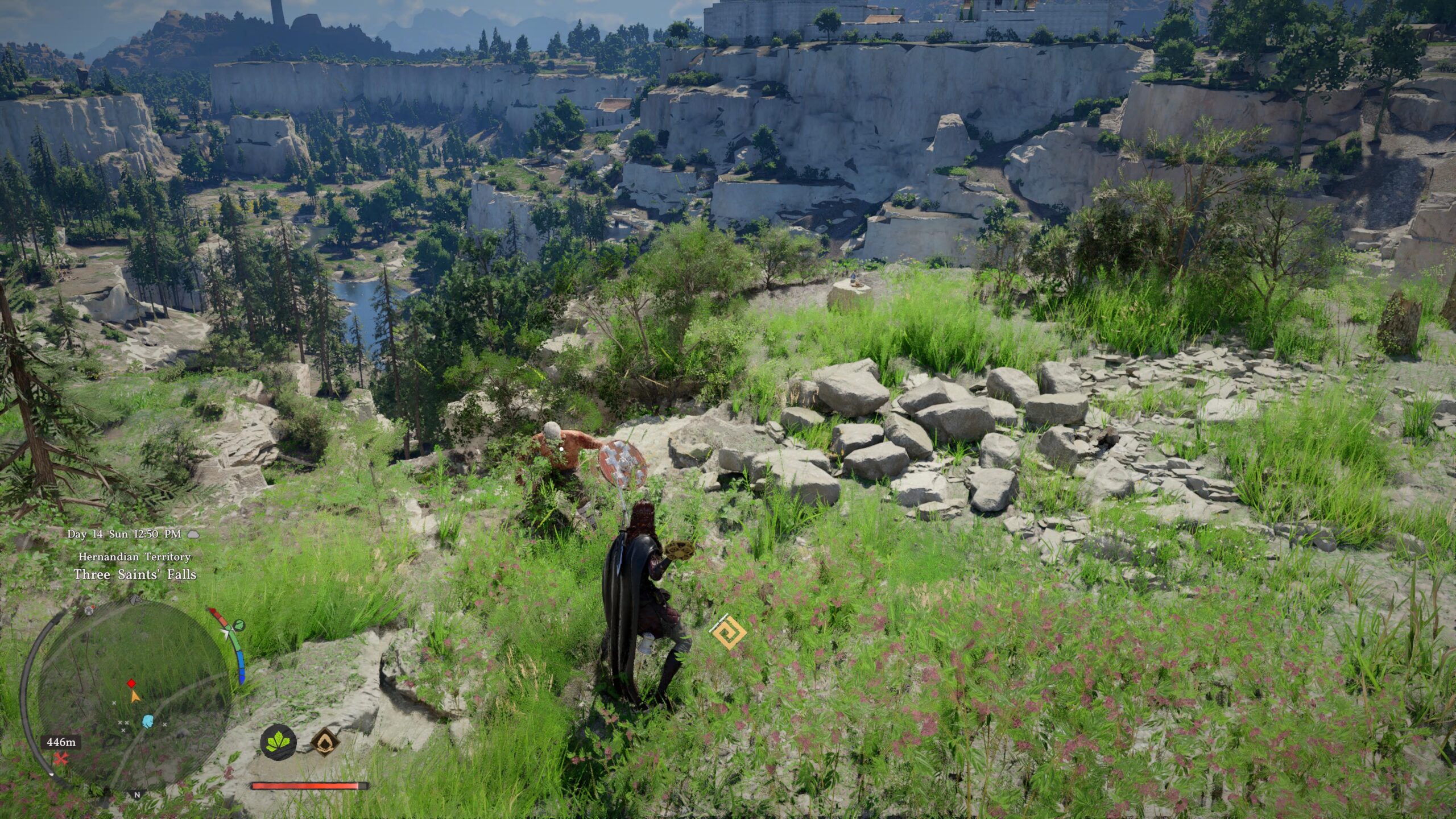Click the red diamond marker on the minimap
Image resolution: width=1456 pixels, height=819 pixels.
(131, 683)
